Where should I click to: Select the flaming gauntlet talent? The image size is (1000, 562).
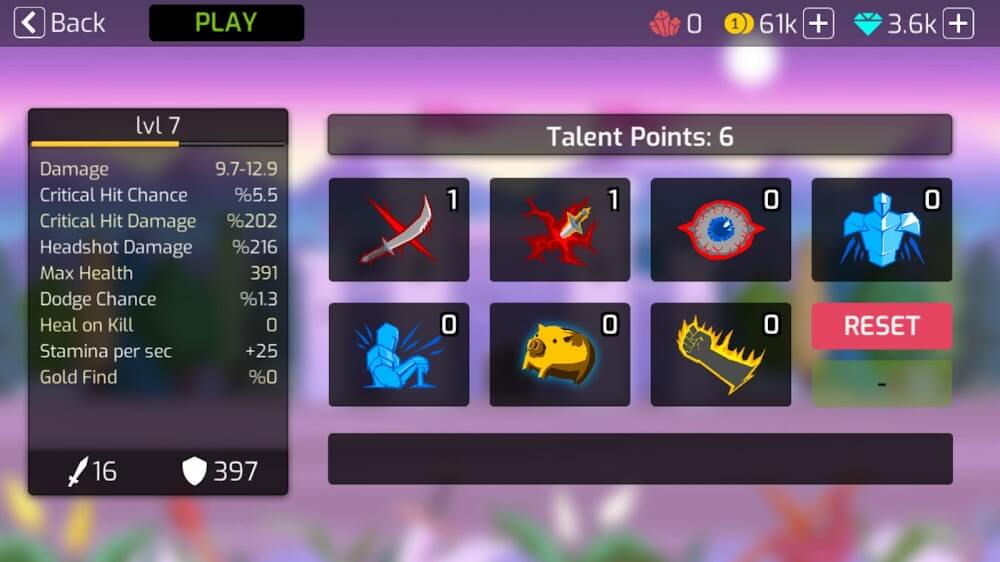tap(720, 355)
